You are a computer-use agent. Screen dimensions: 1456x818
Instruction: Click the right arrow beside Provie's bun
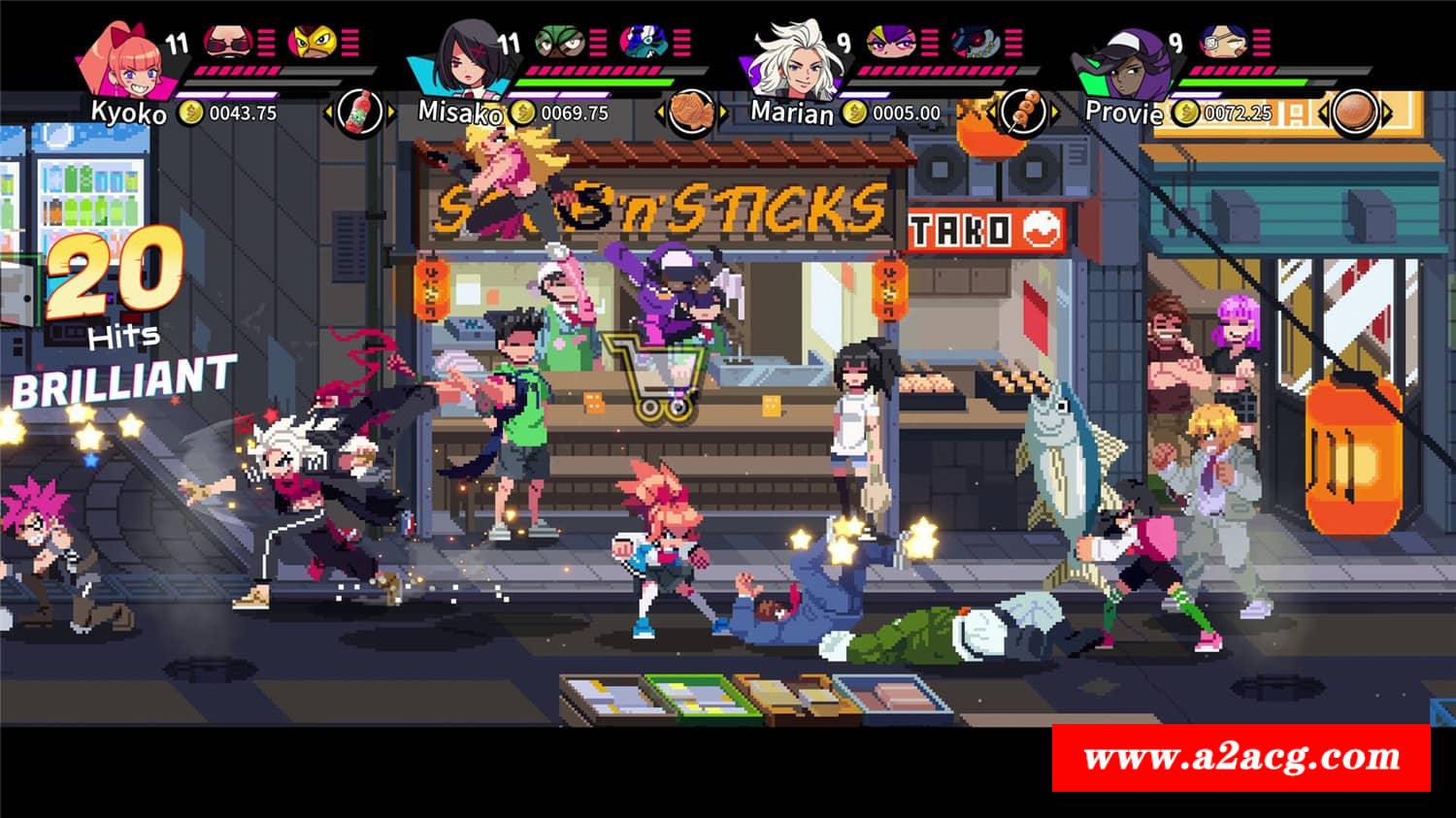coord(1386,114)
